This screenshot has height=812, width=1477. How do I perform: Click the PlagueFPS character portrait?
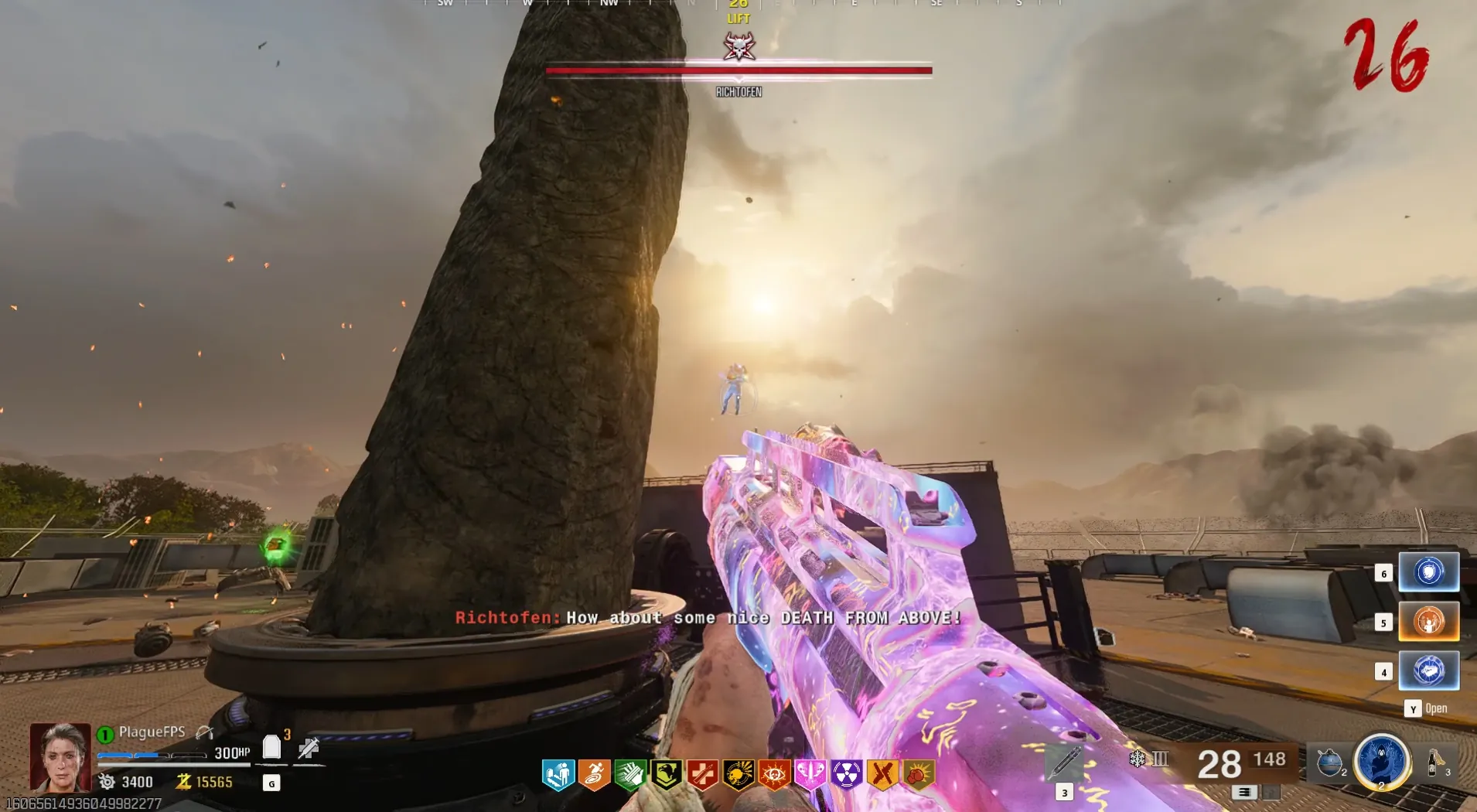(60, 756)
